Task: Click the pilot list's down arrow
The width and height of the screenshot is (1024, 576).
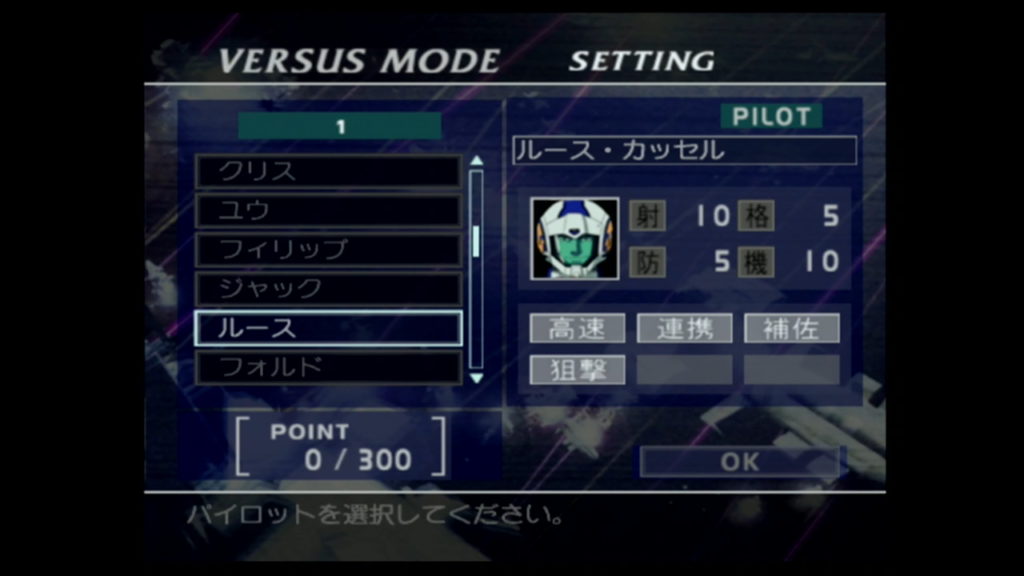Action: (x=476, y=378)
